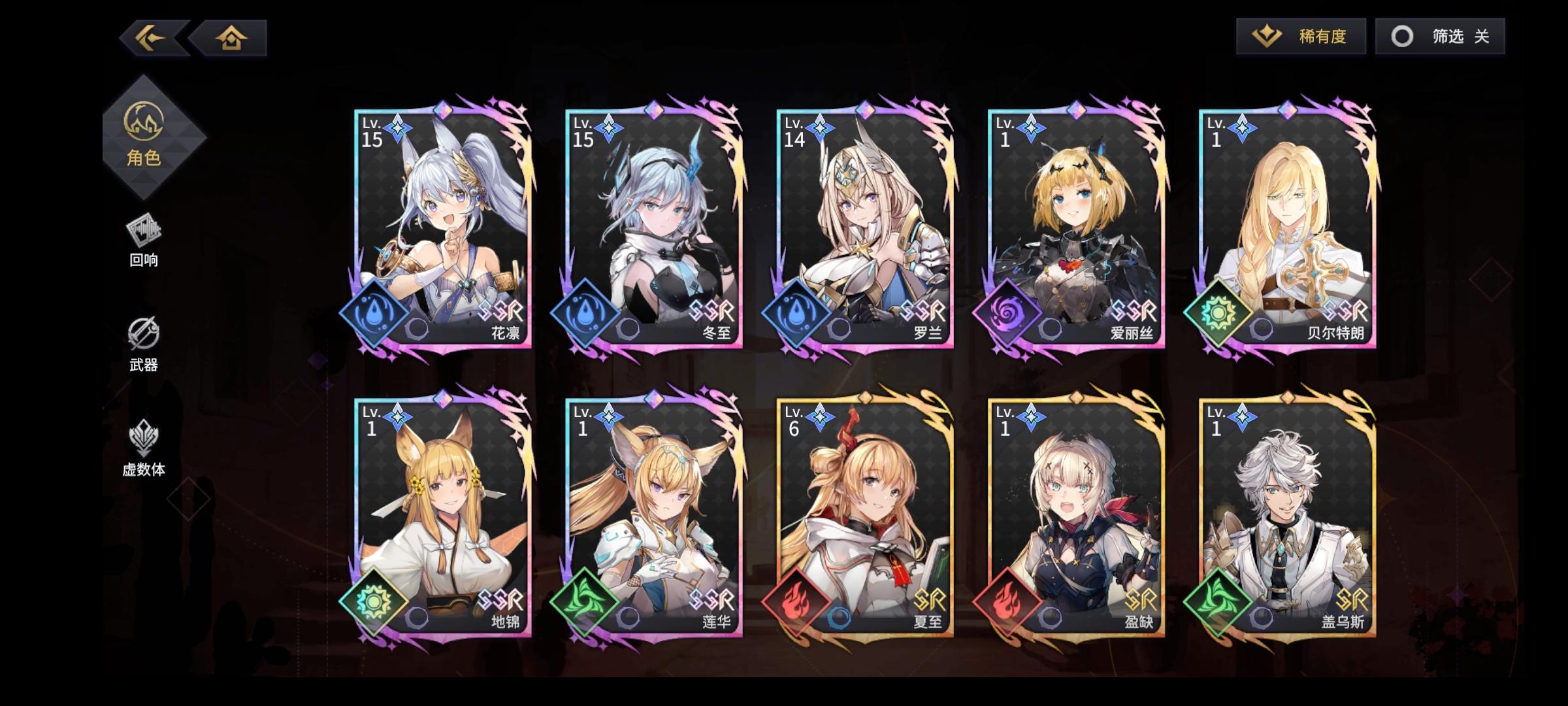The image size is (1568, 706).
Task: Open the 稀有度 rarity sort dropdown
Action: 1300,36
